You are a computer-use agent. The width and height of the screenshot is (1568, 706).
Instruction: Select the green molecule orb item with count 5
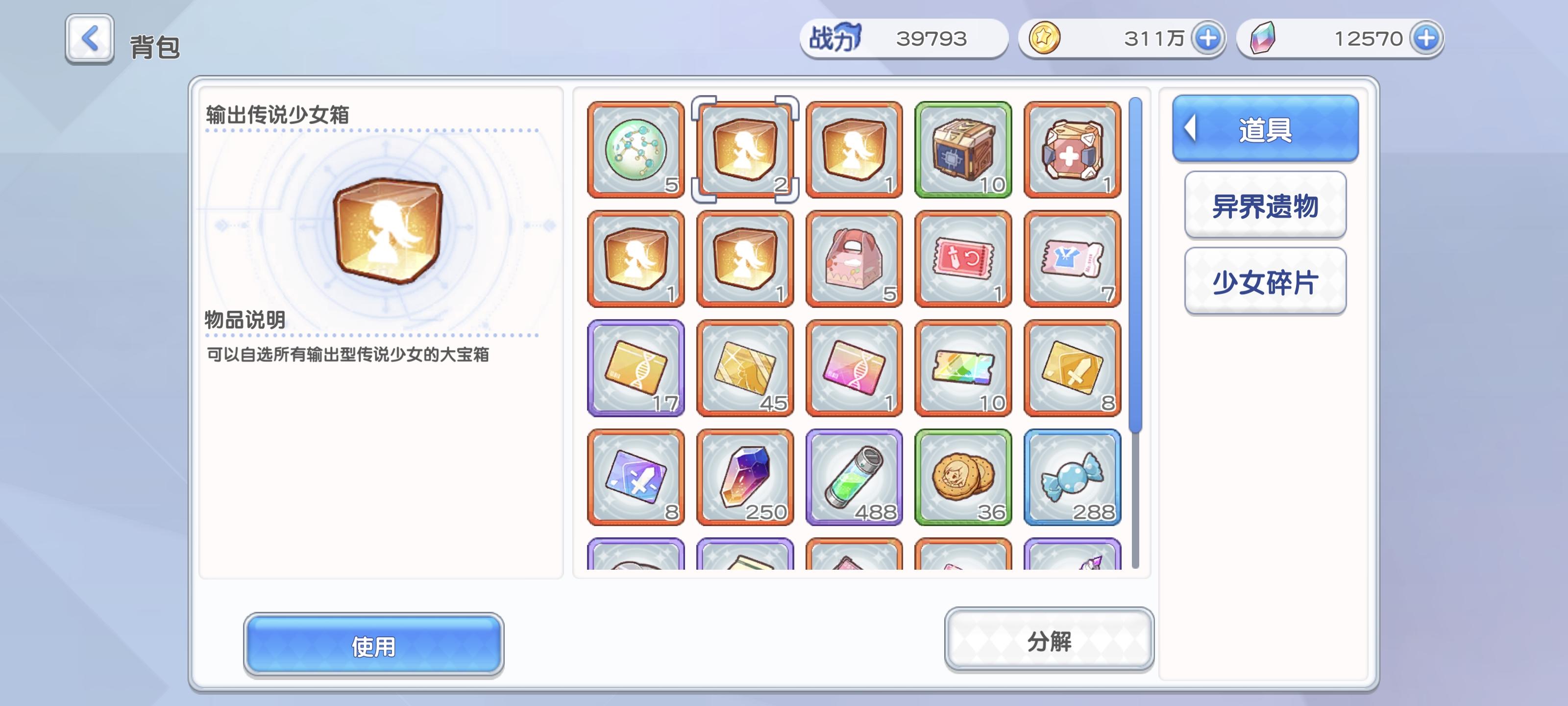(x=635, y=150)
